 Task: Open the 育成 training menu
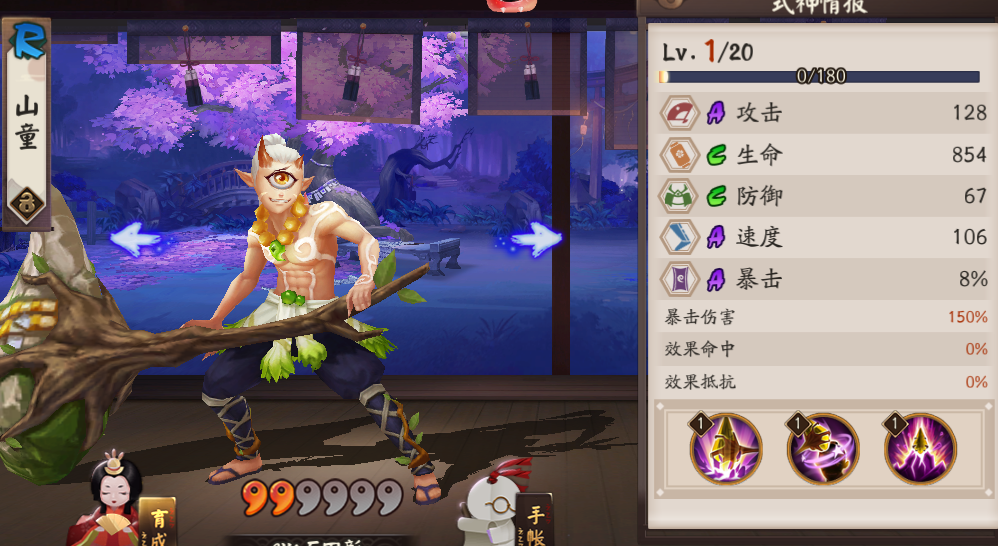[157, 519]
